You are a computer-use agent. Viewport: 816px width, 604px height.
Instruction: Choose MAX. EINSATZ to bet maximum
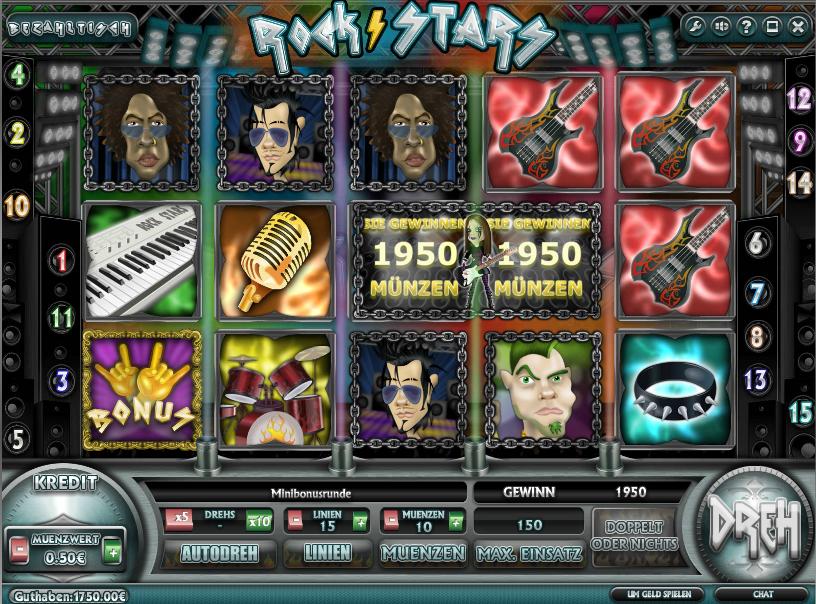529,552
